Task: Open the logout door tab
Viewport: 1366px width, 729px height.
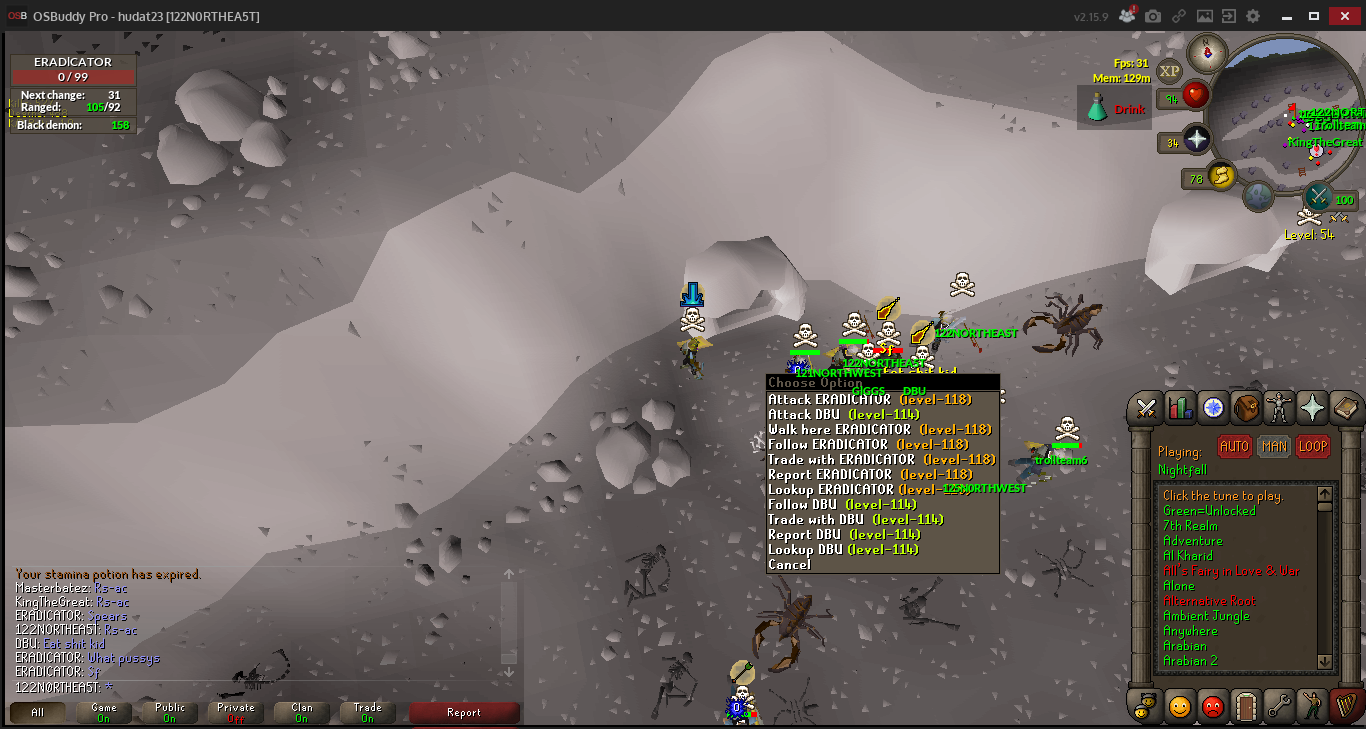Action: point(1246,706)
